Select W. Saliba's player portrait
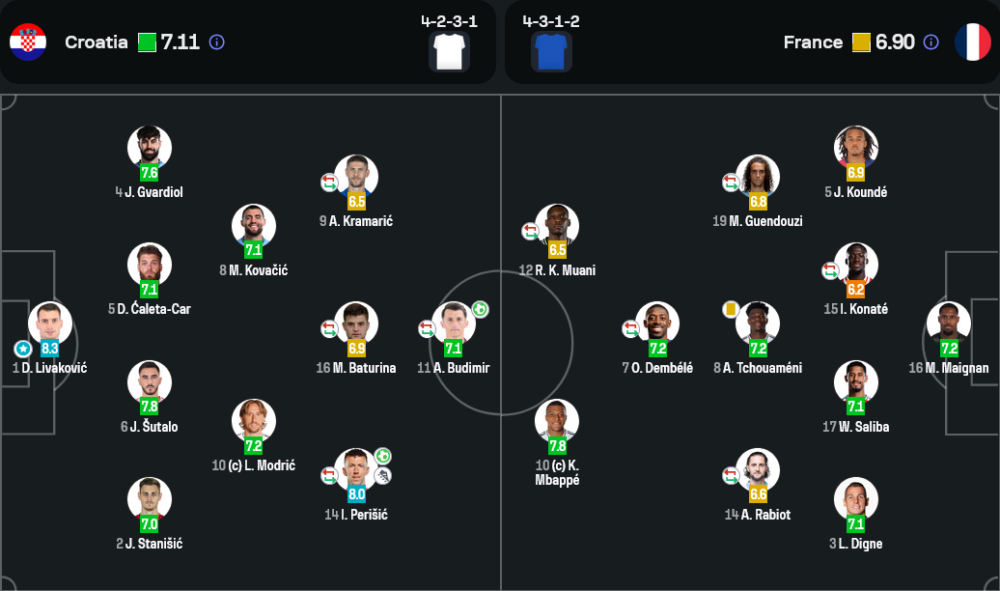The width and height of the screenshot is (1000, 591). click(x=856, y=381)
